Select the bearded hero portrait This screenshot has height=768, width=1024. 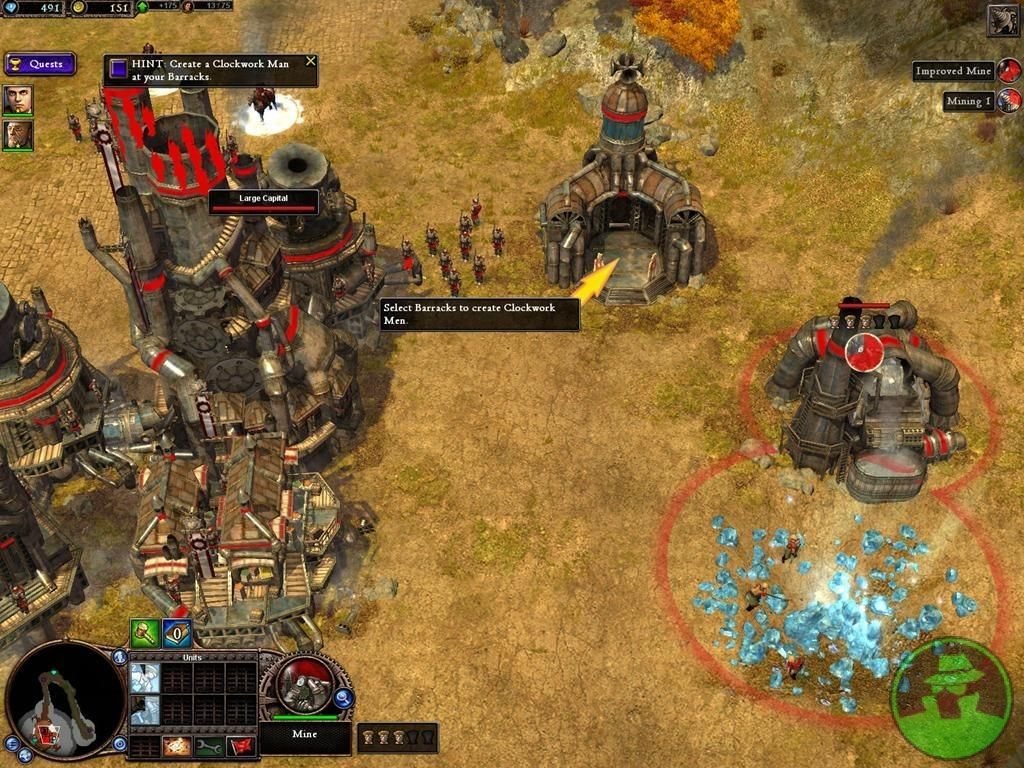click(17, 134)
